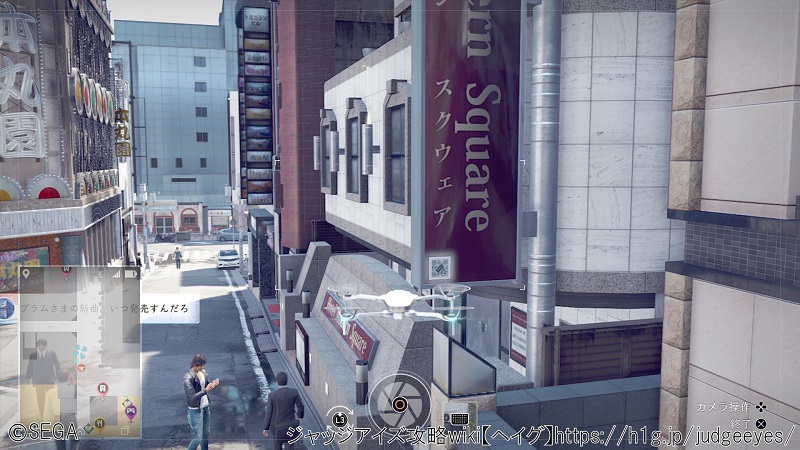The width and height of the screenshot is (800, 450).
Task: Select the purple arcade marker on the minimap
Action: (x=131, y=410)
